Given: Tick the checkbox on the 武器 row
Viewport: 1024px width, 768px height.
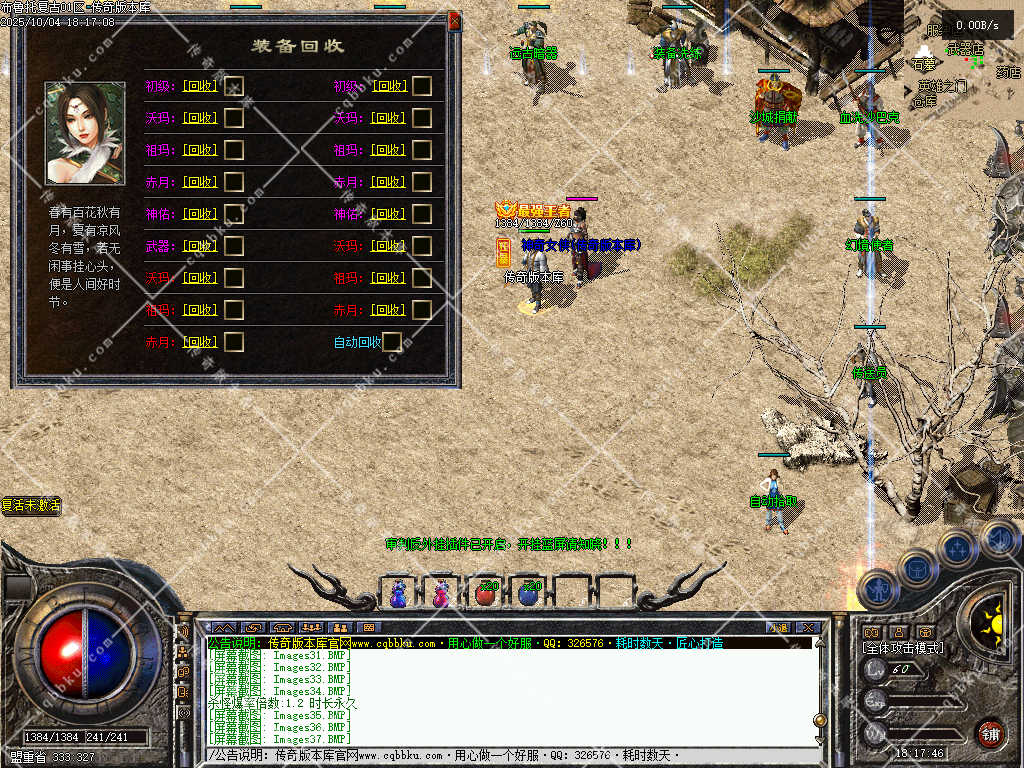Looking at the screenshot, I should coord(234,246).
